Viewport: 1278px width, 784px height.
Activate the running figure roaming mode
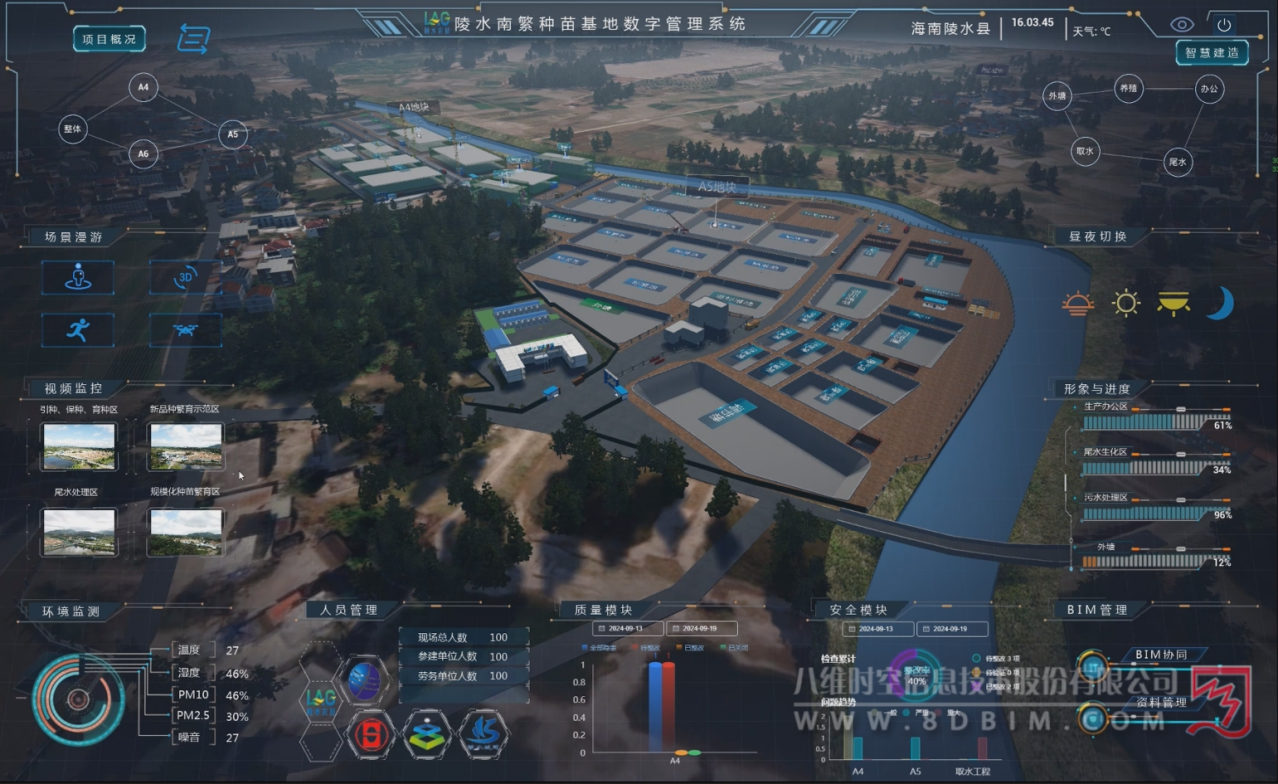pyautogui.click(x=77, y=329)
